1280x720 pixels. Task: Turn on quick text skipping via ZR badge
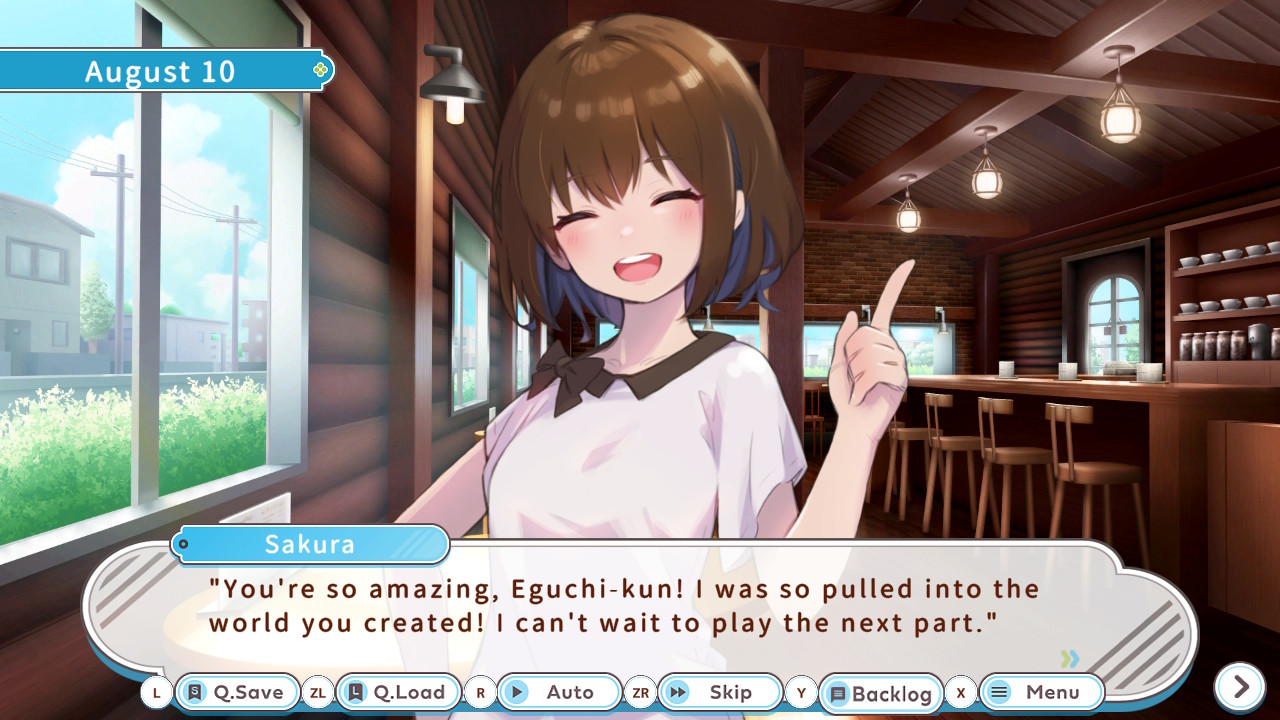[x=641, y=692]
